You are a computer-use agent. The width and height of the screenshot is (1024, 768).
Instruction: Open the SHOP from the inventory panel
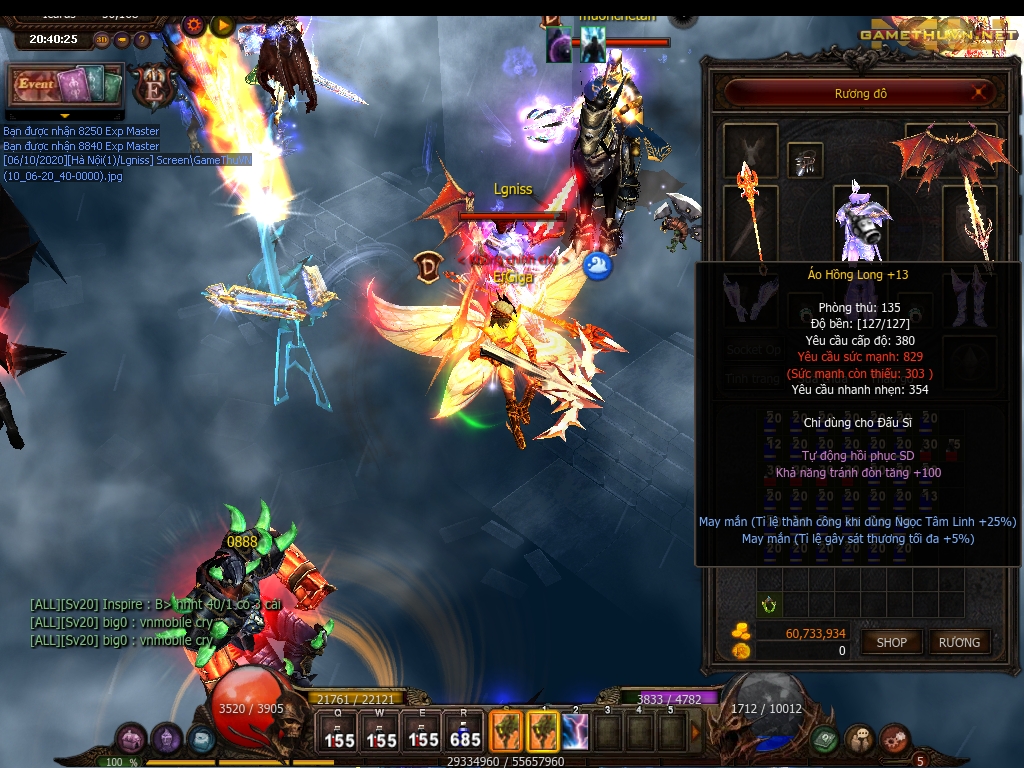[891, 642]
